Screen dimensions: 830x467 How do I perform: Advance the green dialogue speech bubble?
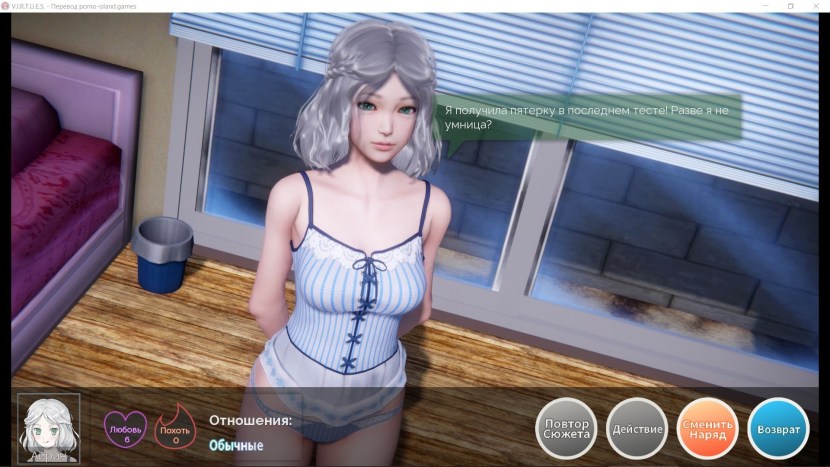590,117
